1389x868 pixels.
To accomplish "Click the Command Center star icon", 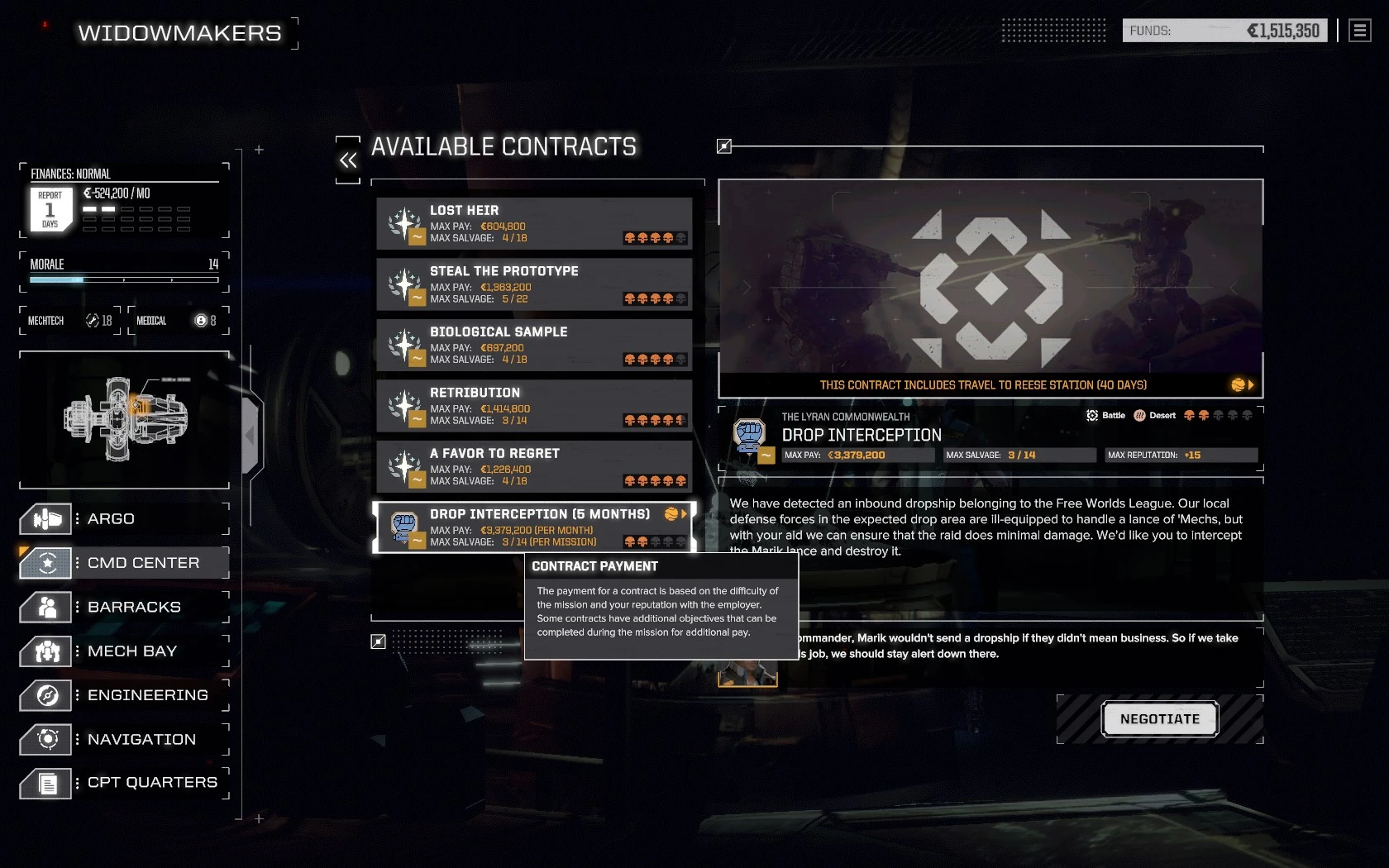I will (45, 563).
